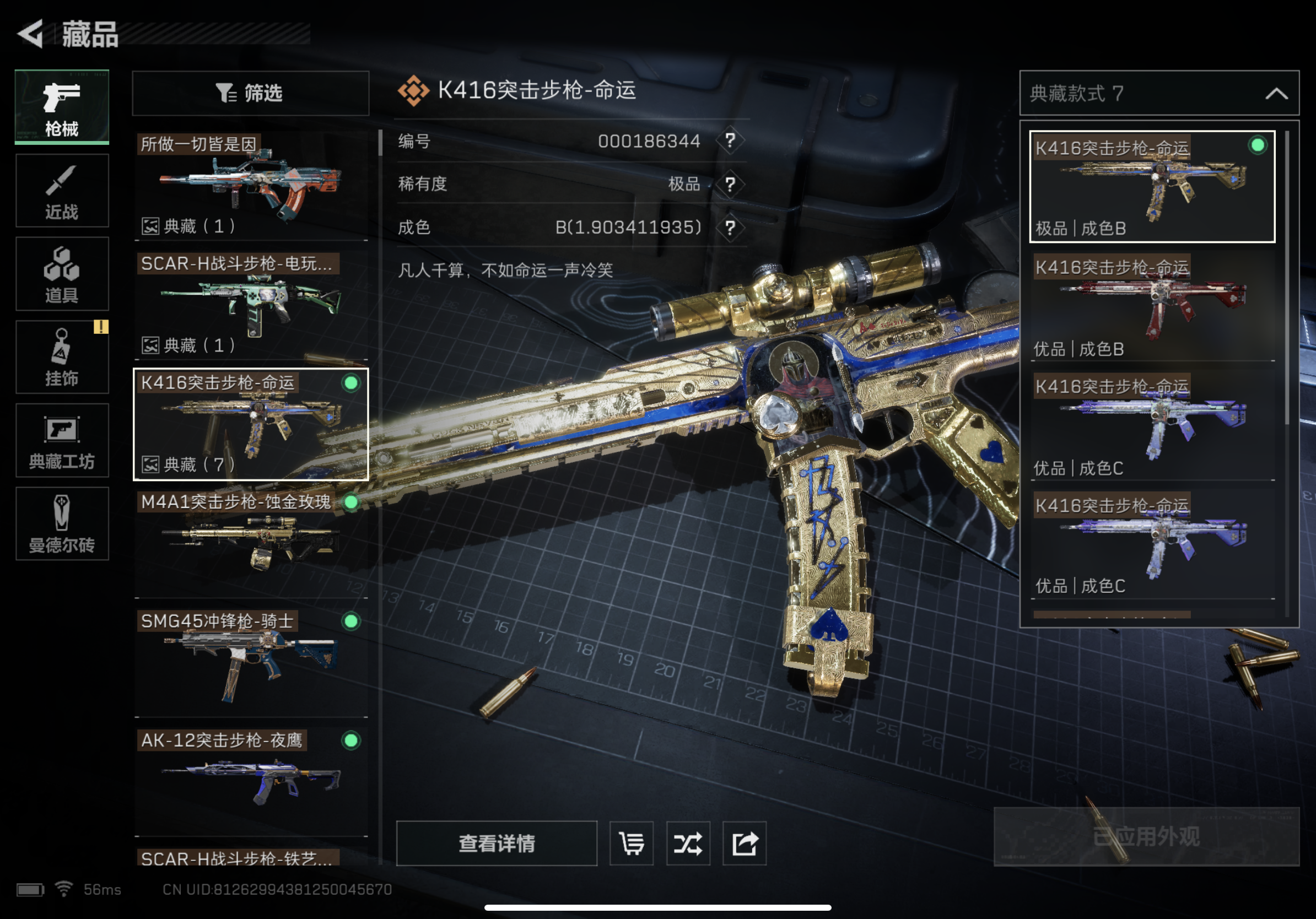Viewport: 1316px width, 919px height.
Task: Select the red K416 命运 优品 成色B variant
Action: click(1152, 306)
